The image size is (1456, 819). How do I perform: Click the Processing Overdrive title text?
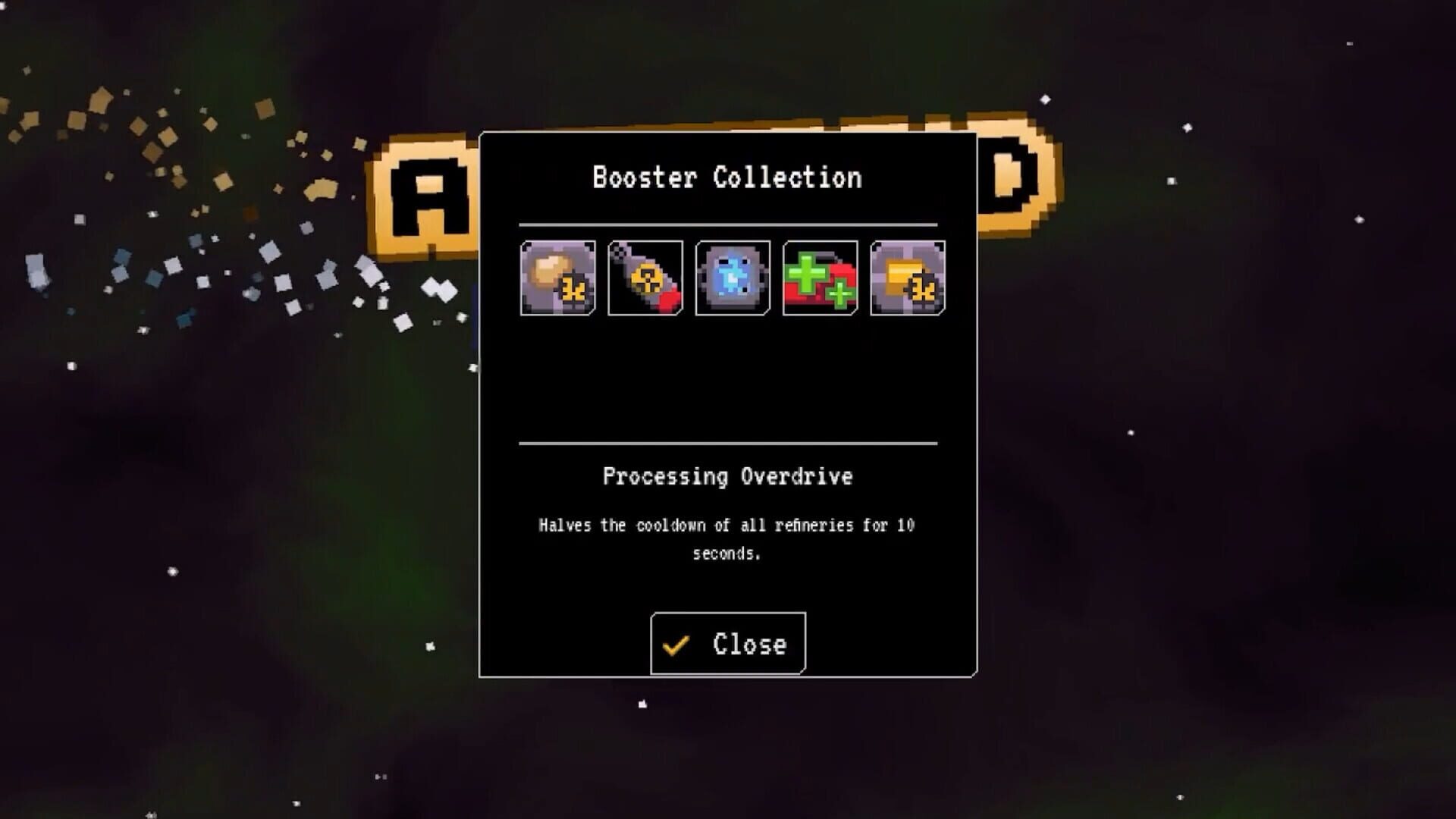(x=727, y=477)
